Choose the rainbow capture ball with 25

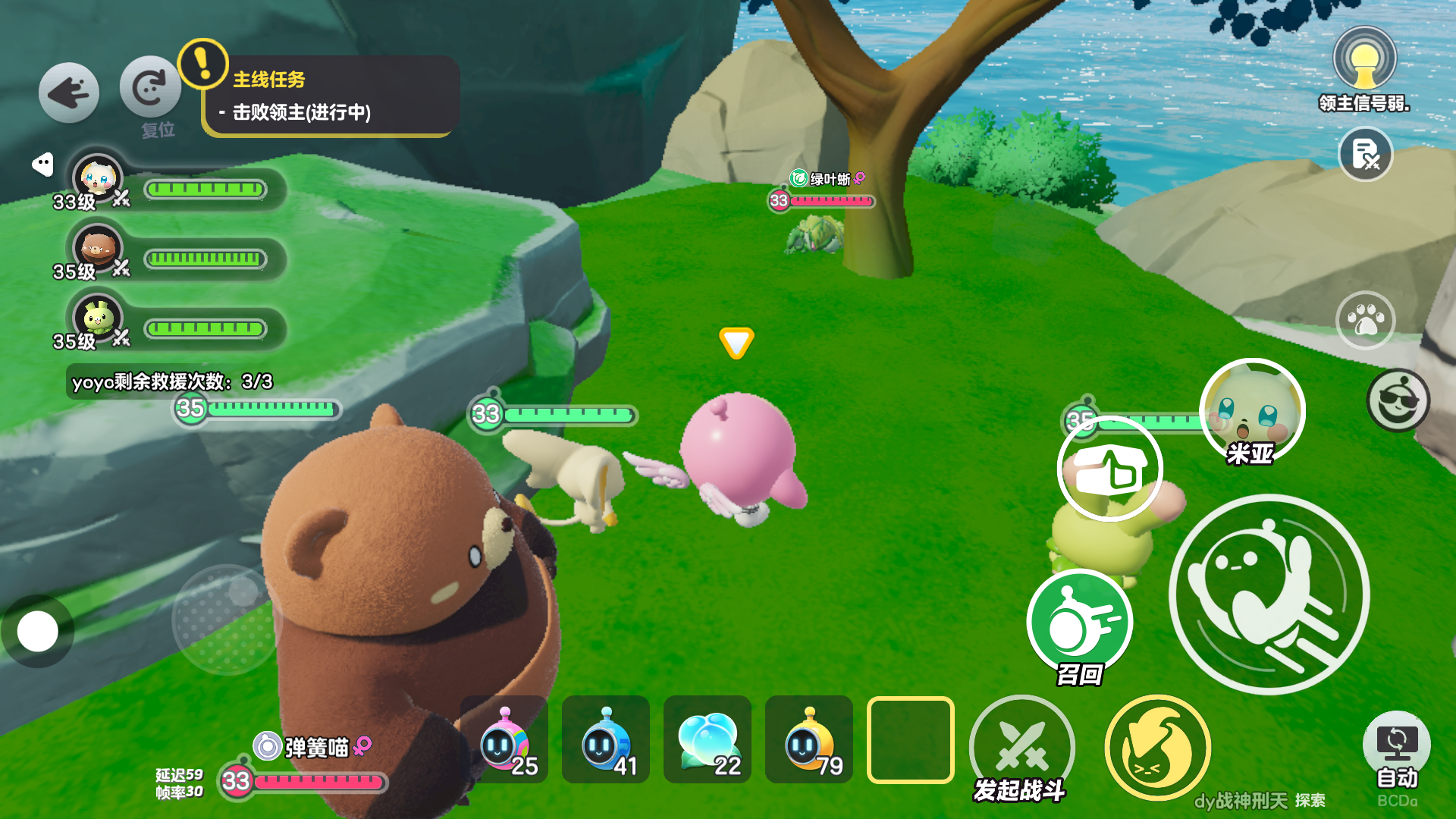coord(504,740)
